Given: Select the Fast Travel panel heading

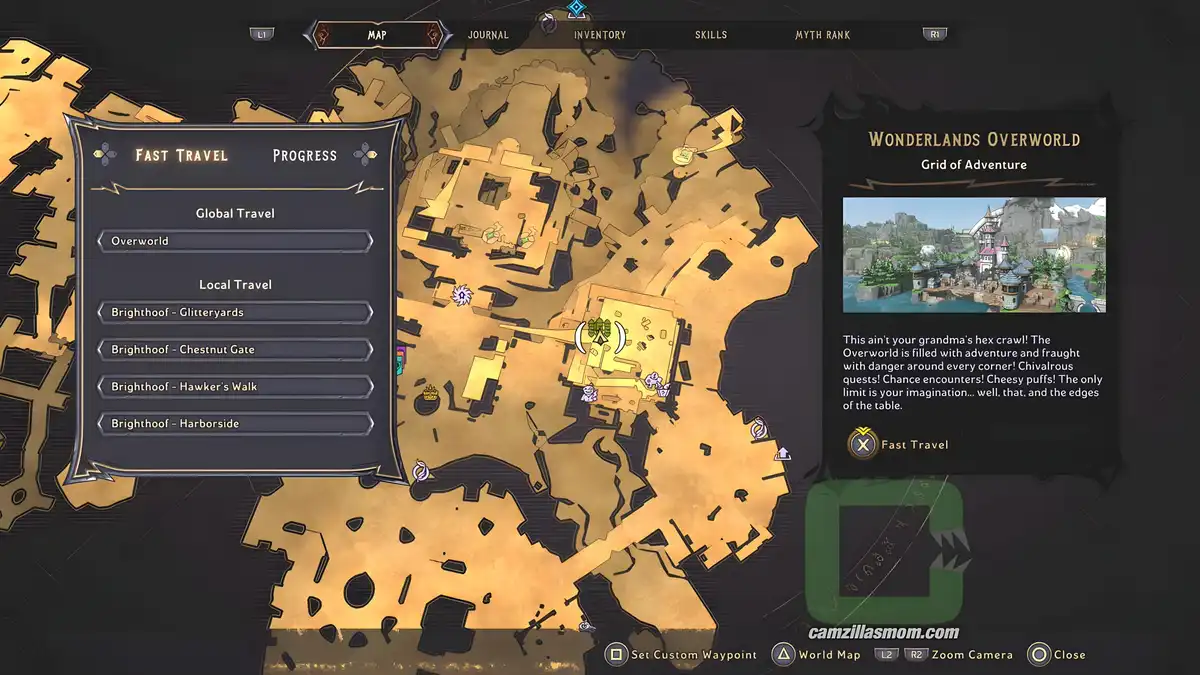Looking at the screenshot, I should click(182, 155).
